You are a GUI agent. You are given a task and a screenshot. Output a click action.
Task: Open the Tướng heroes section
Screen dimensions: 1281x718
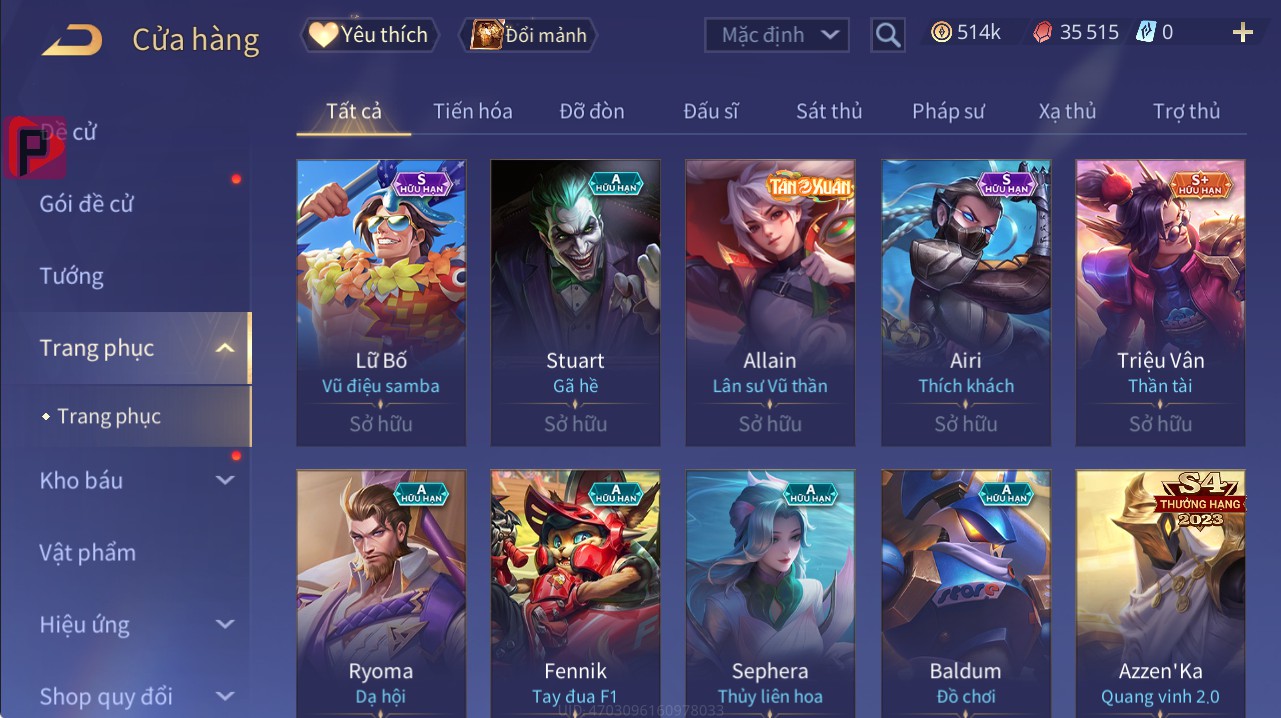72,276
